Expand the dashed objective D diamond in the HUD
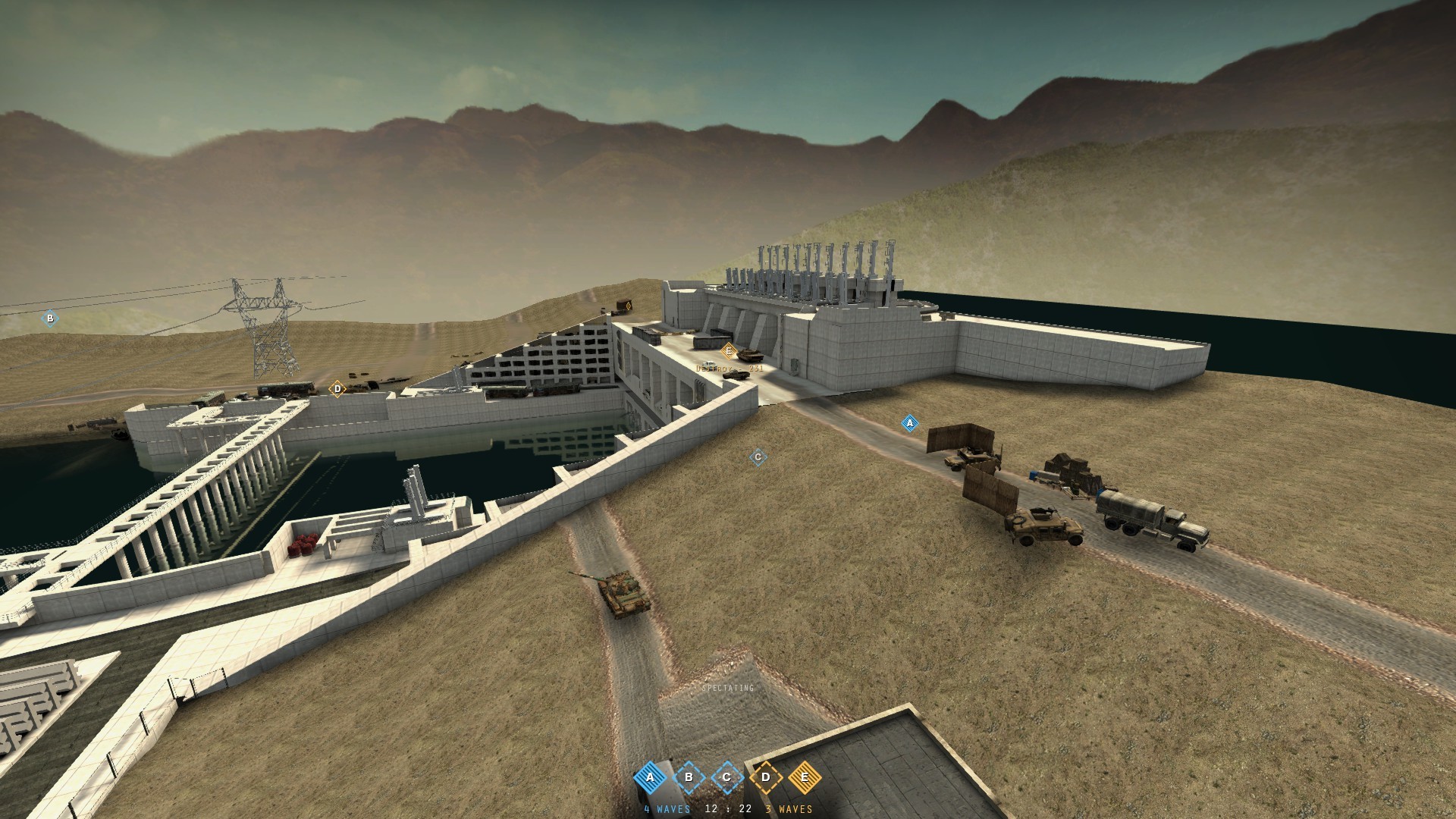 767,777
